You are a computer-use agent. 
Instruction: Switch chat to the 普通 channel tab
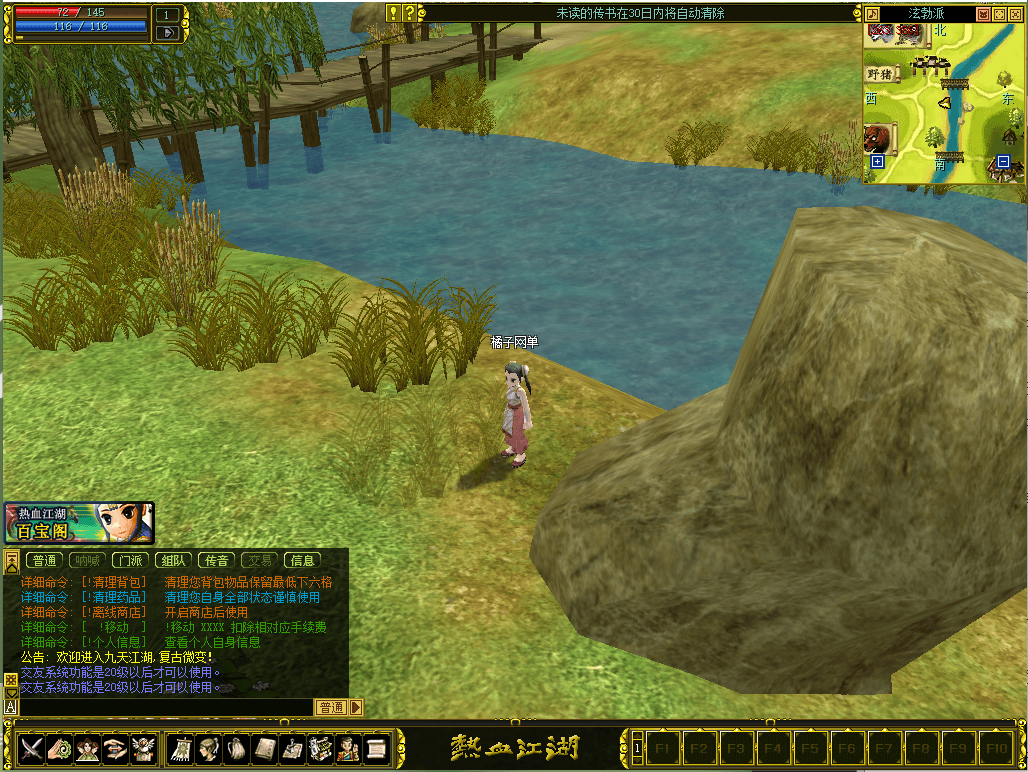tap(45, 561)
